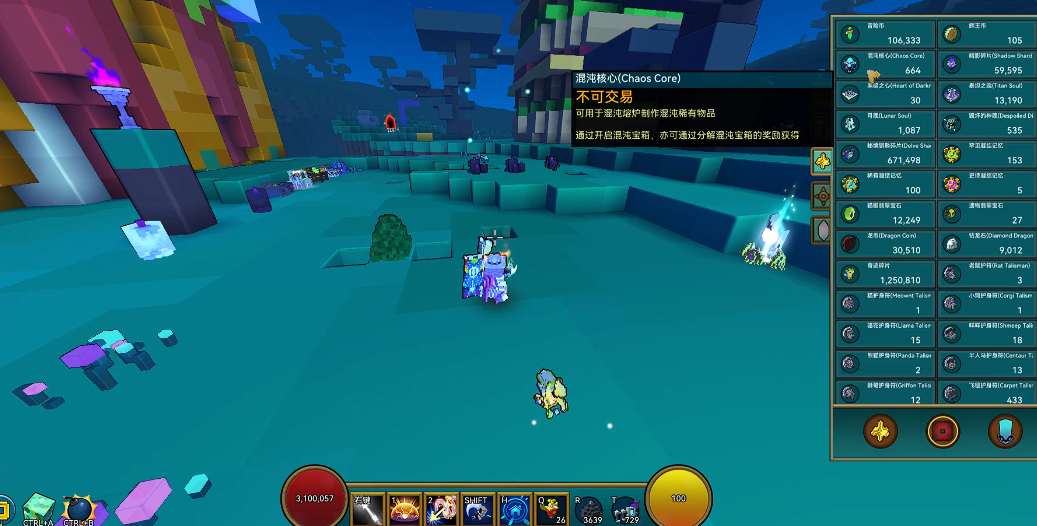This screenshot has width=1037, height=526.
Task: Use the glowing orange dome ability
Action: 403,510
